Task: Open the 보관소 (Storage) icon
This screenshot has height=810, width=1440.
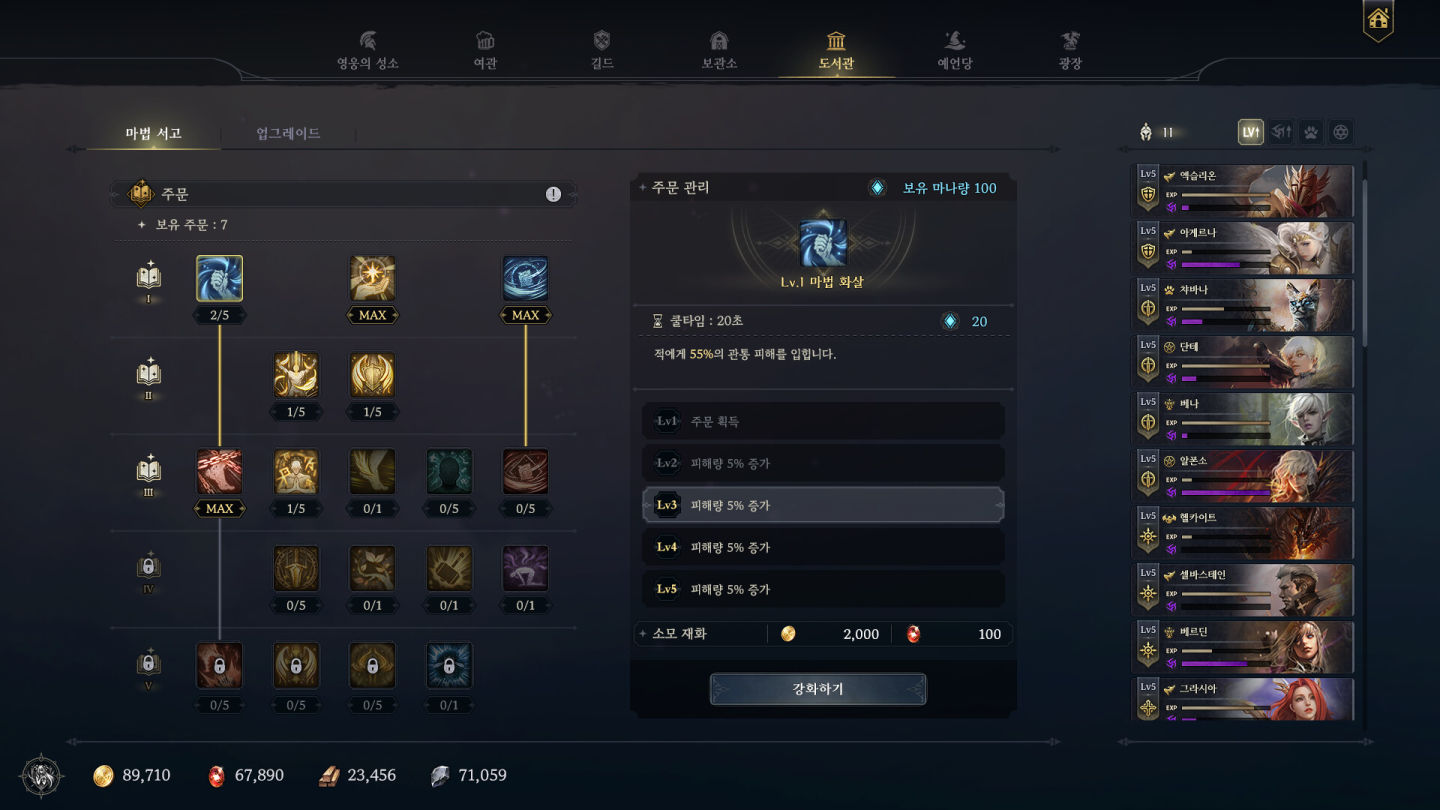Action: [719, 43]
